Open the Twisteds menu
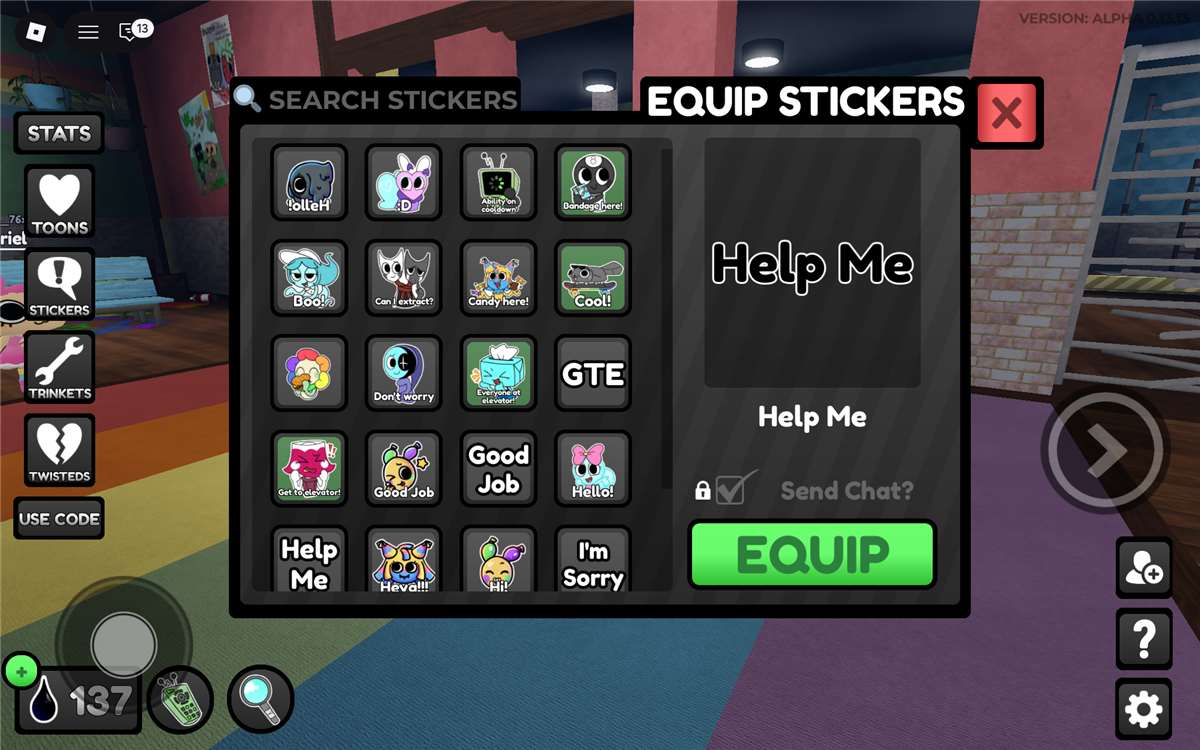 tap(60, 452)
